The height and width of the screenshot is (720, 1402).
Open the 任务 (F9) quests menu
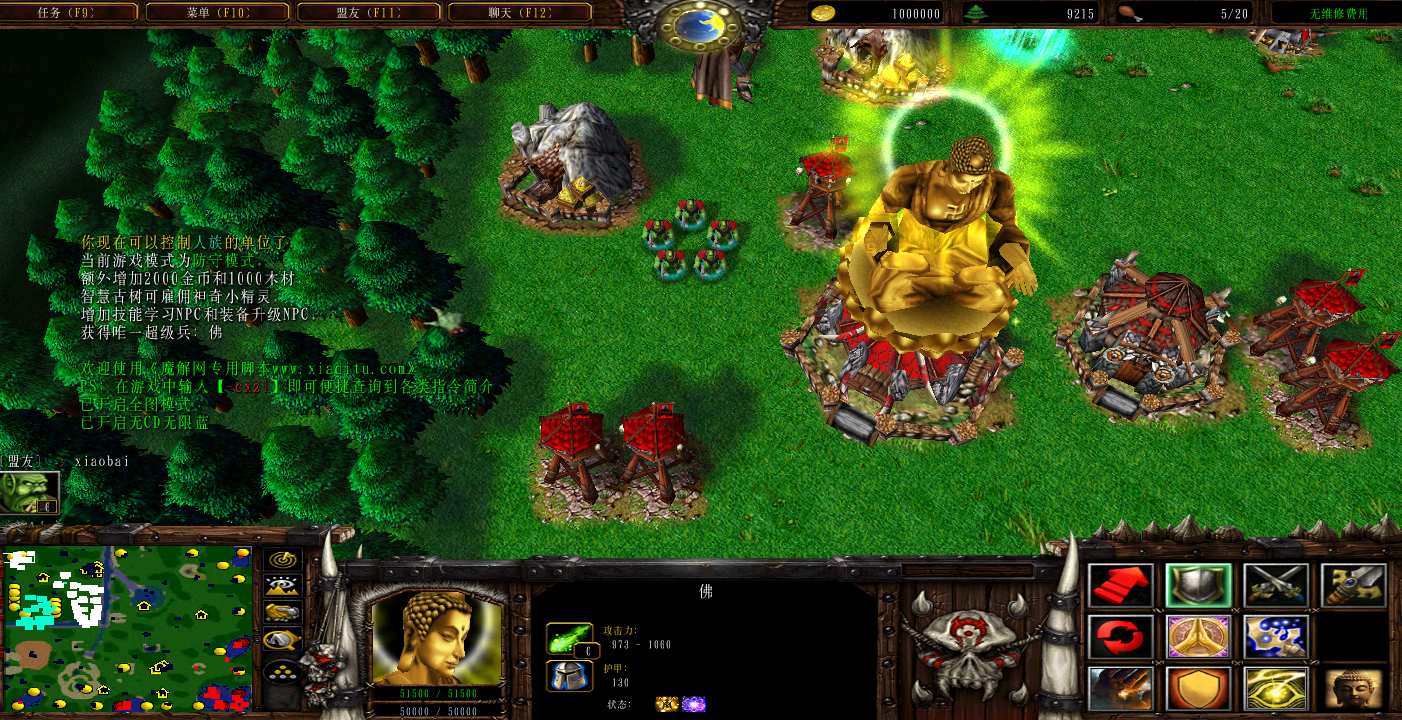click(x=71, y=13)
